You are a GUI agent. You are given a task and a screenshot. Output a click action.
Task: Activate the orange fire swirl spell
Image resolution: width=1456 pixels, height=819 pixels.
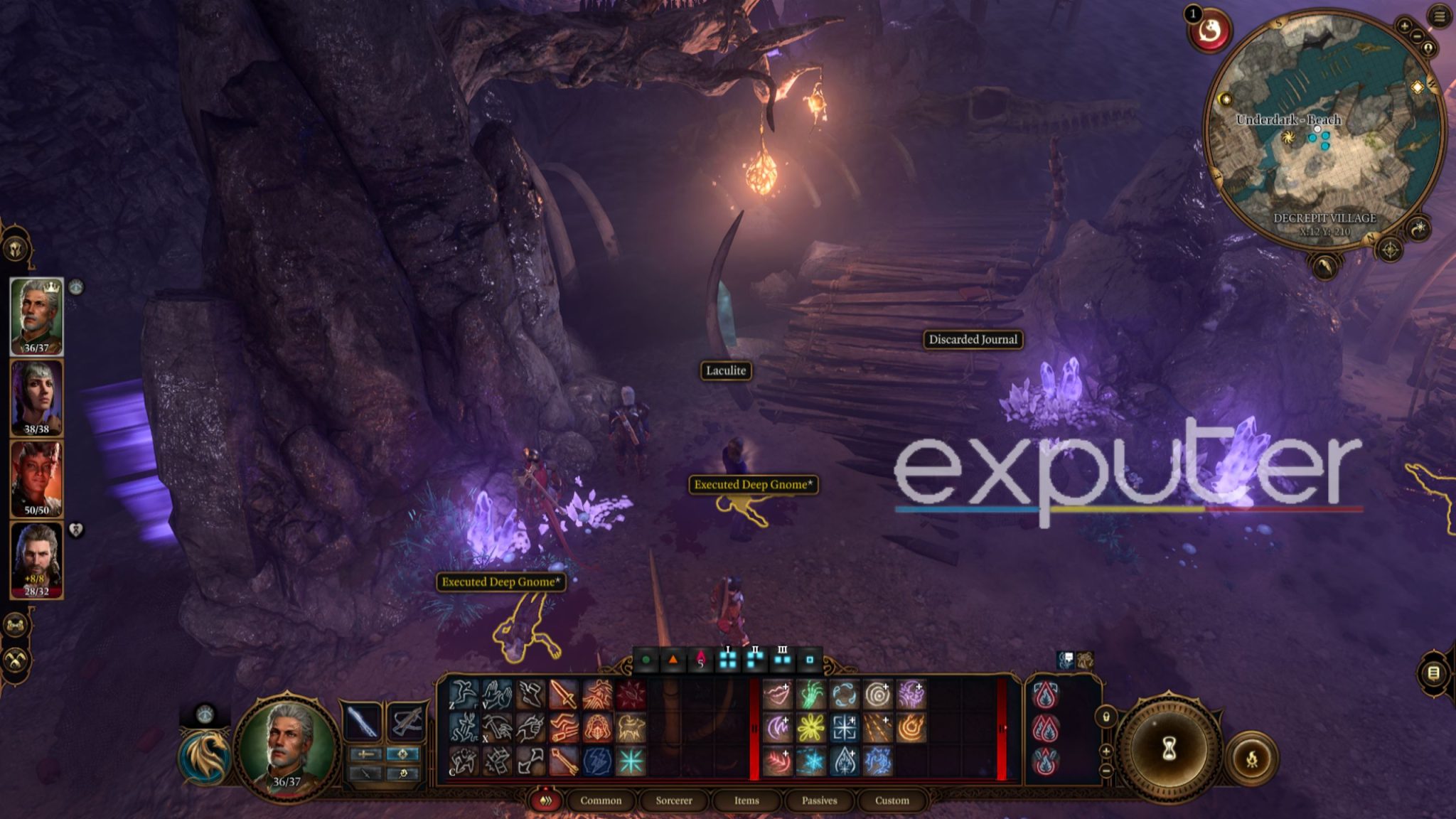click(911, 728)
